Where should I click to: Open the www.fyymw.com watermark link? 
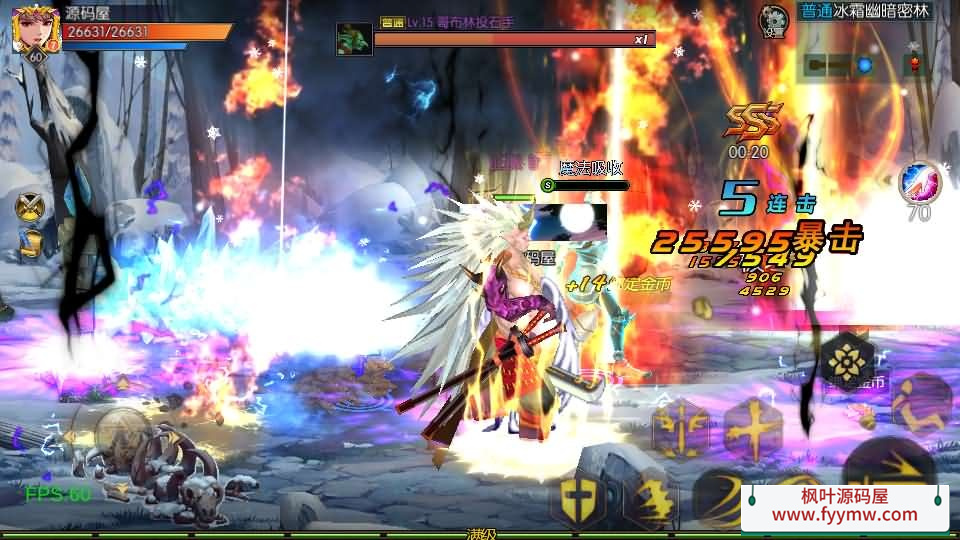pyautogui.click(x=844, y=514)
